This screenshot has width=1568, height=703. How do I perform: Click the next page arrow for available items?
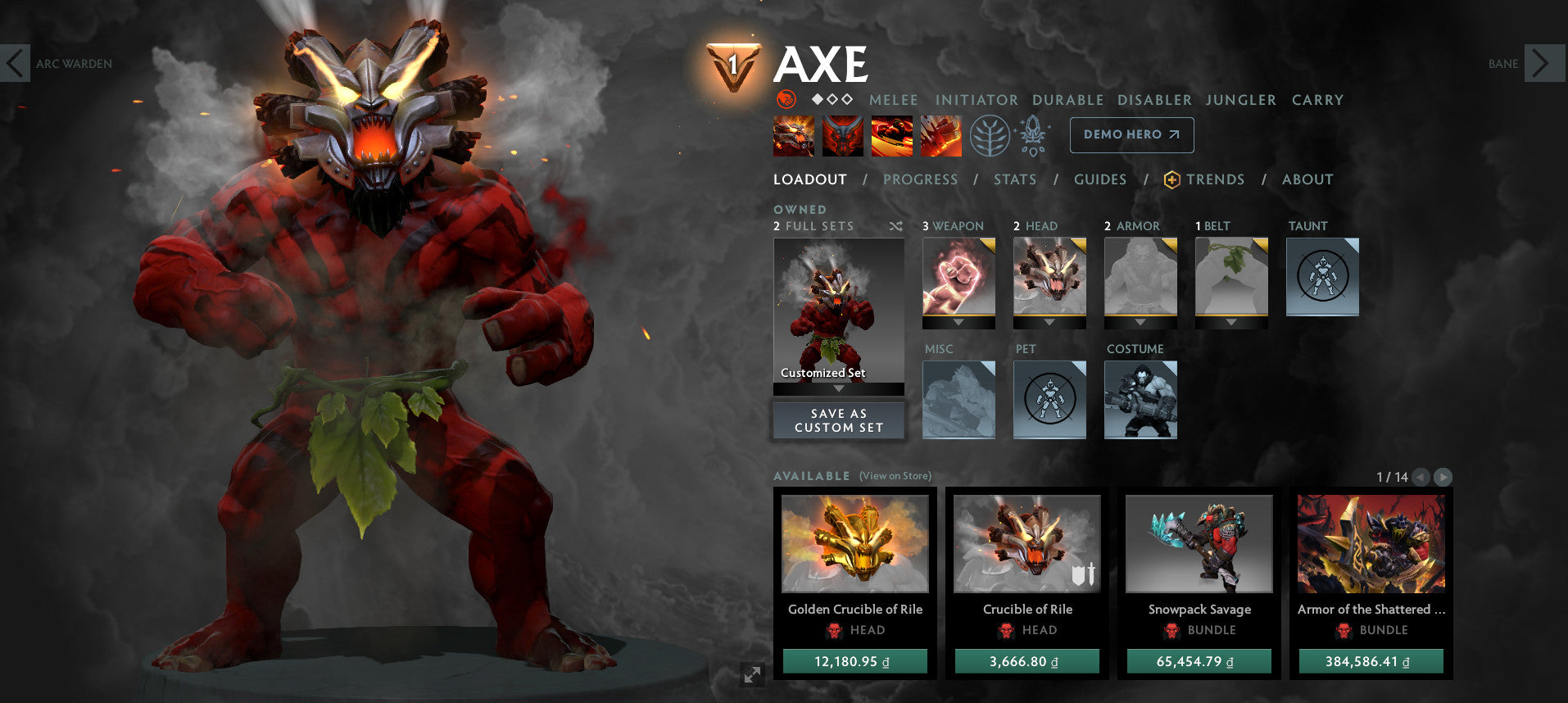pyautogui.click(x=1443, y=475)
